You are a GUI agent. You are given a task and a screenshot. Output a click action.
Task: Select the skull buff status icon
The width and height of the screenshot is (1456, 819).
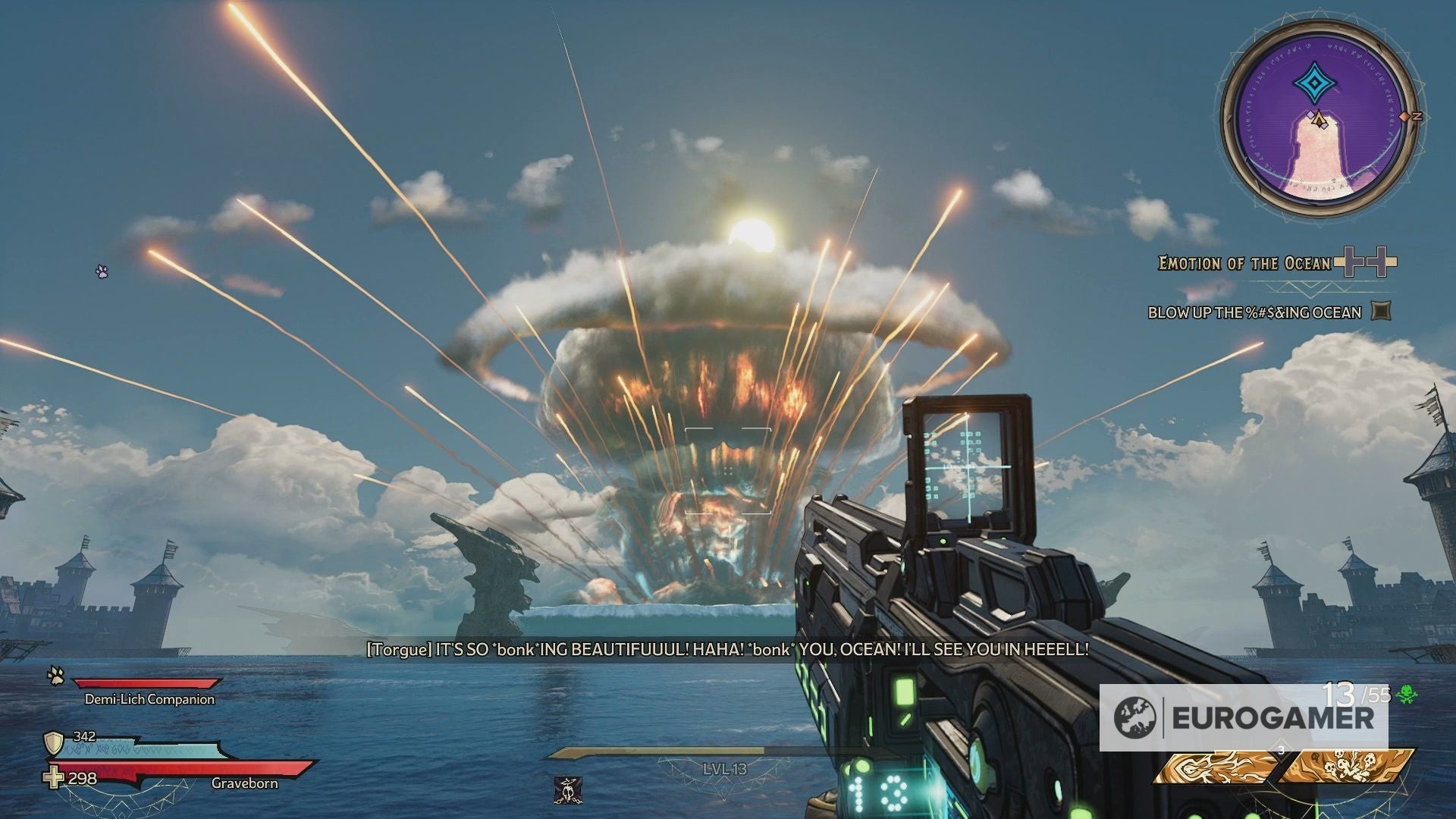click(564, 789)
